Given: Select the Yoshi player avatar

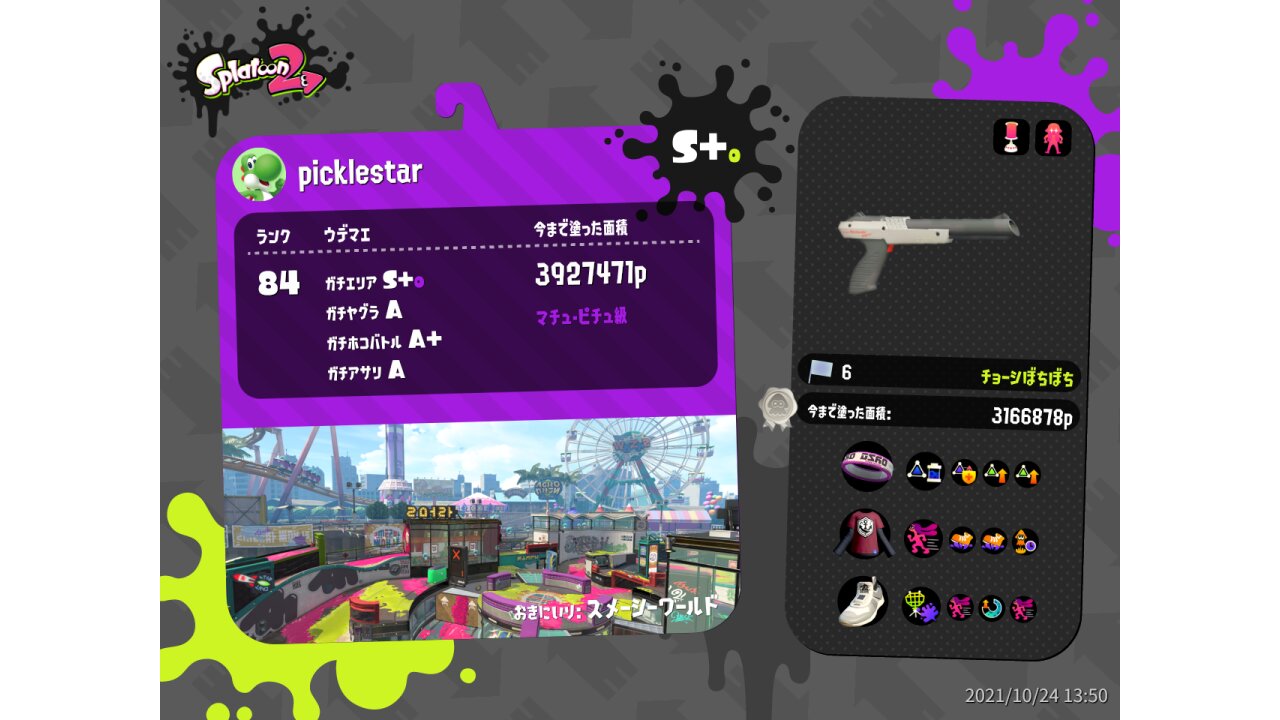Looking at the screenshot, I should 259,175.
